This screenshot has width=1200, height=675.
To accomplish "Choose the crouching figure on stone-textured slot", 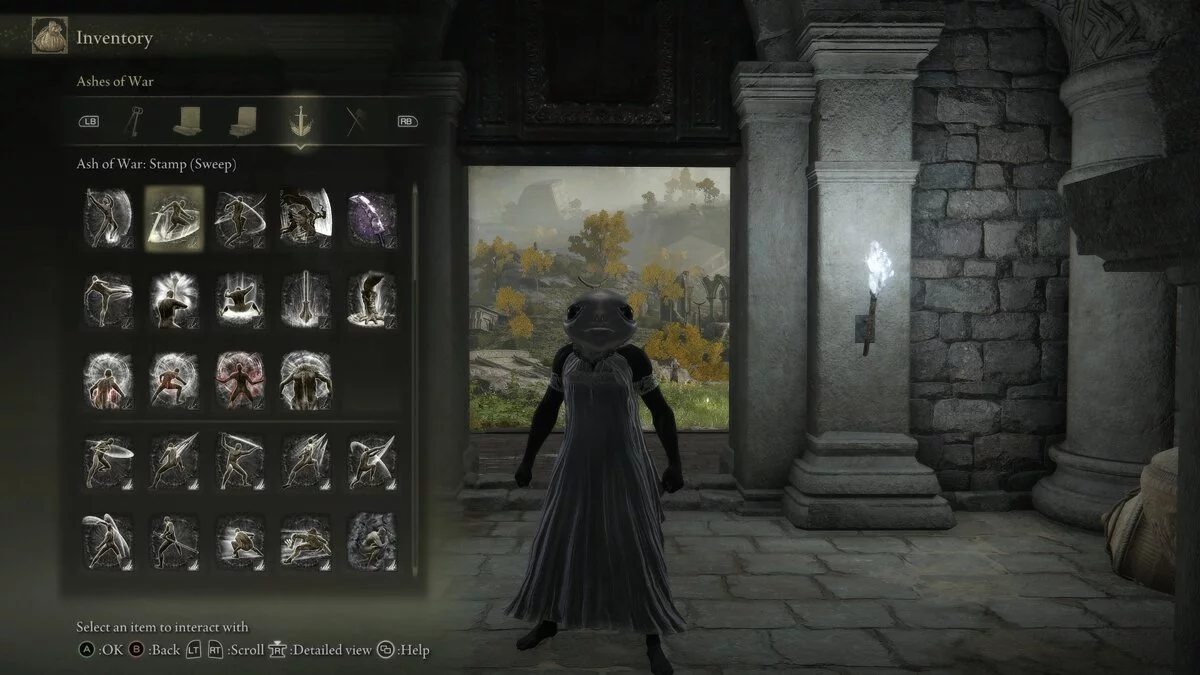I will pyautogui.click(x=371, y=541).
